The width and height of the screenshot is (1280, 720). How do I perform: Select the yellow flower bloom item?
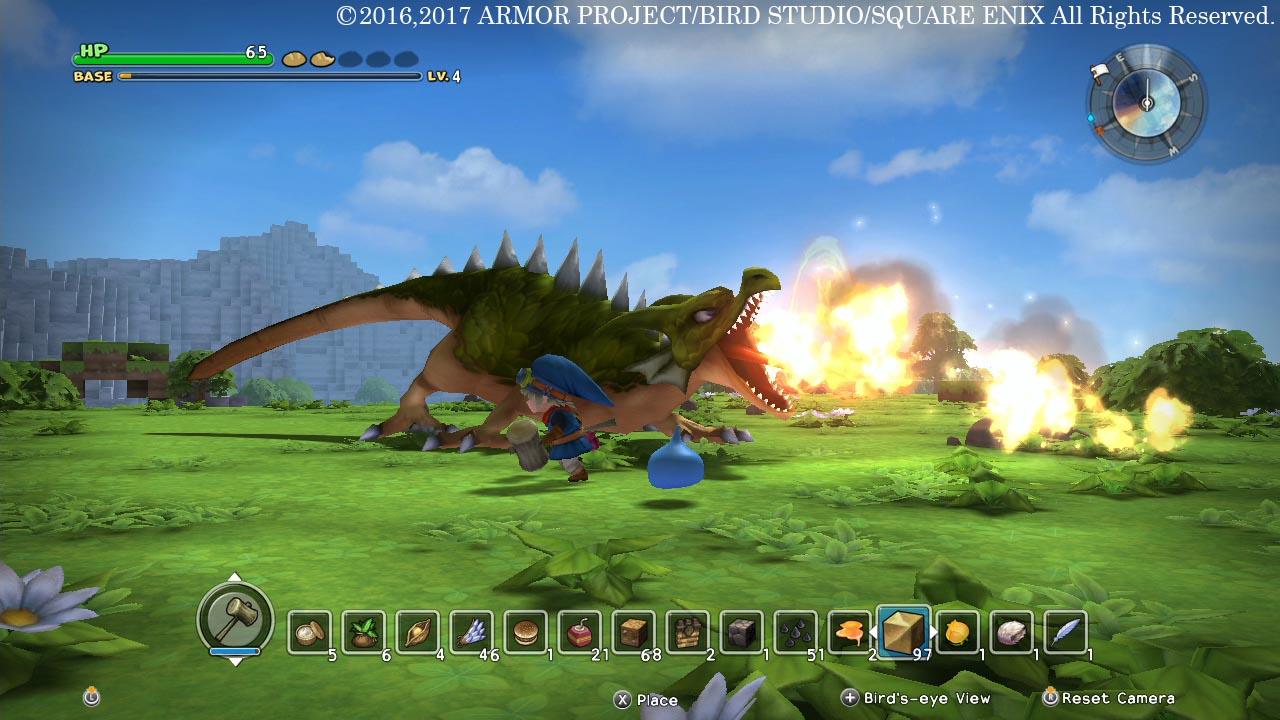[954, 630]
